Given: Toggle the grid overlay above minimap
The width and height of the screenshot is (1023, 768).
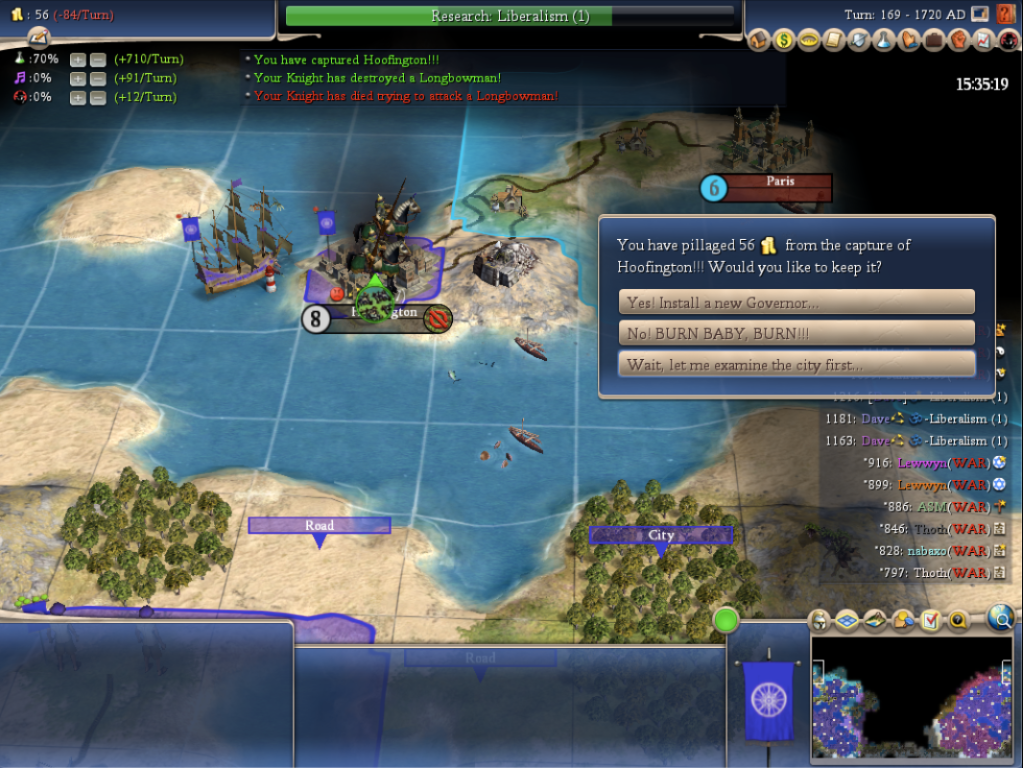Looking at the screenshot, I should (847, 620).
